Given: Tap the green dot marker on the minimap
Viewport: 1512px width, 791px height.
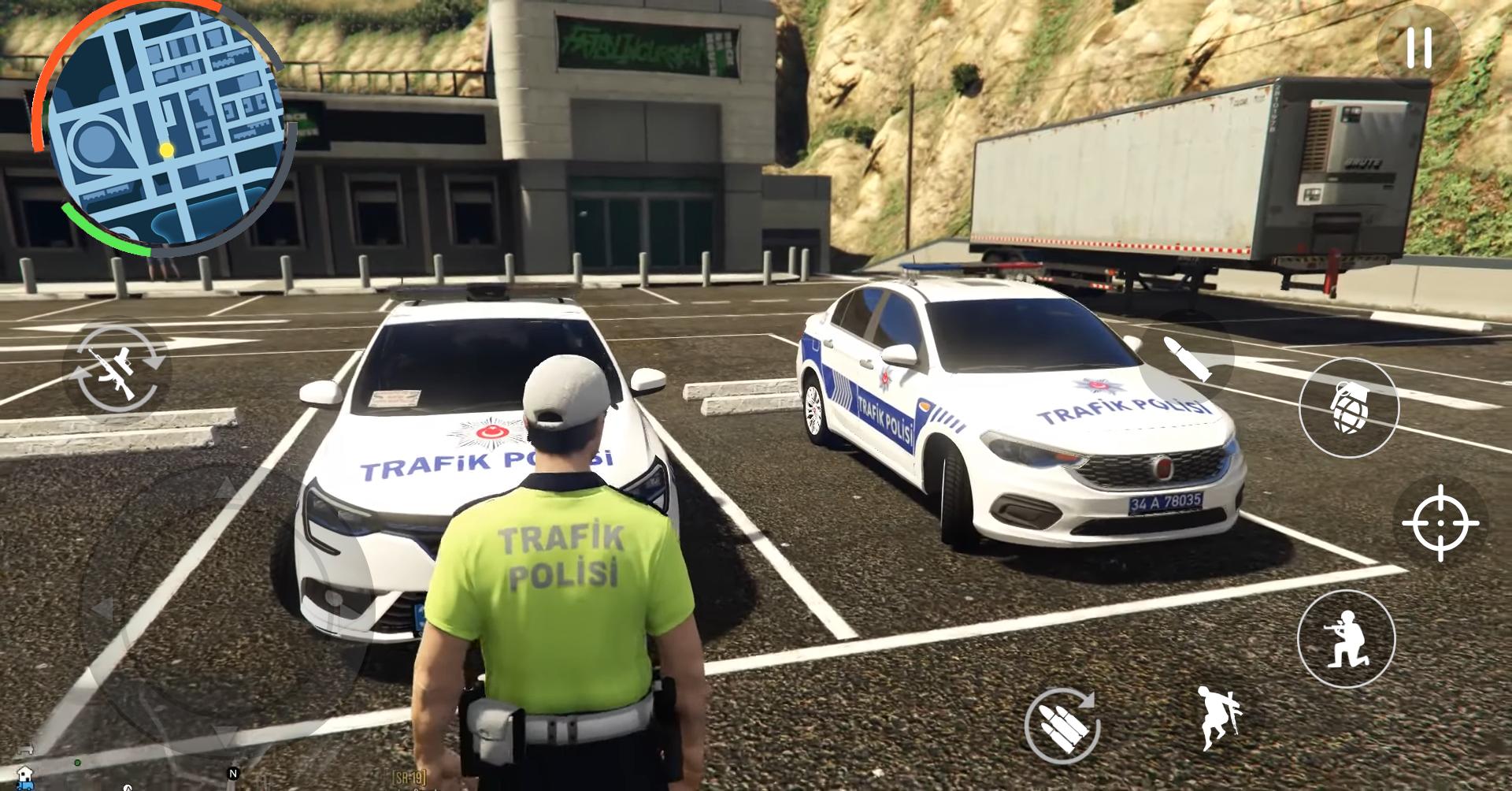Looking at the screenshot, I should pos(76,761).
